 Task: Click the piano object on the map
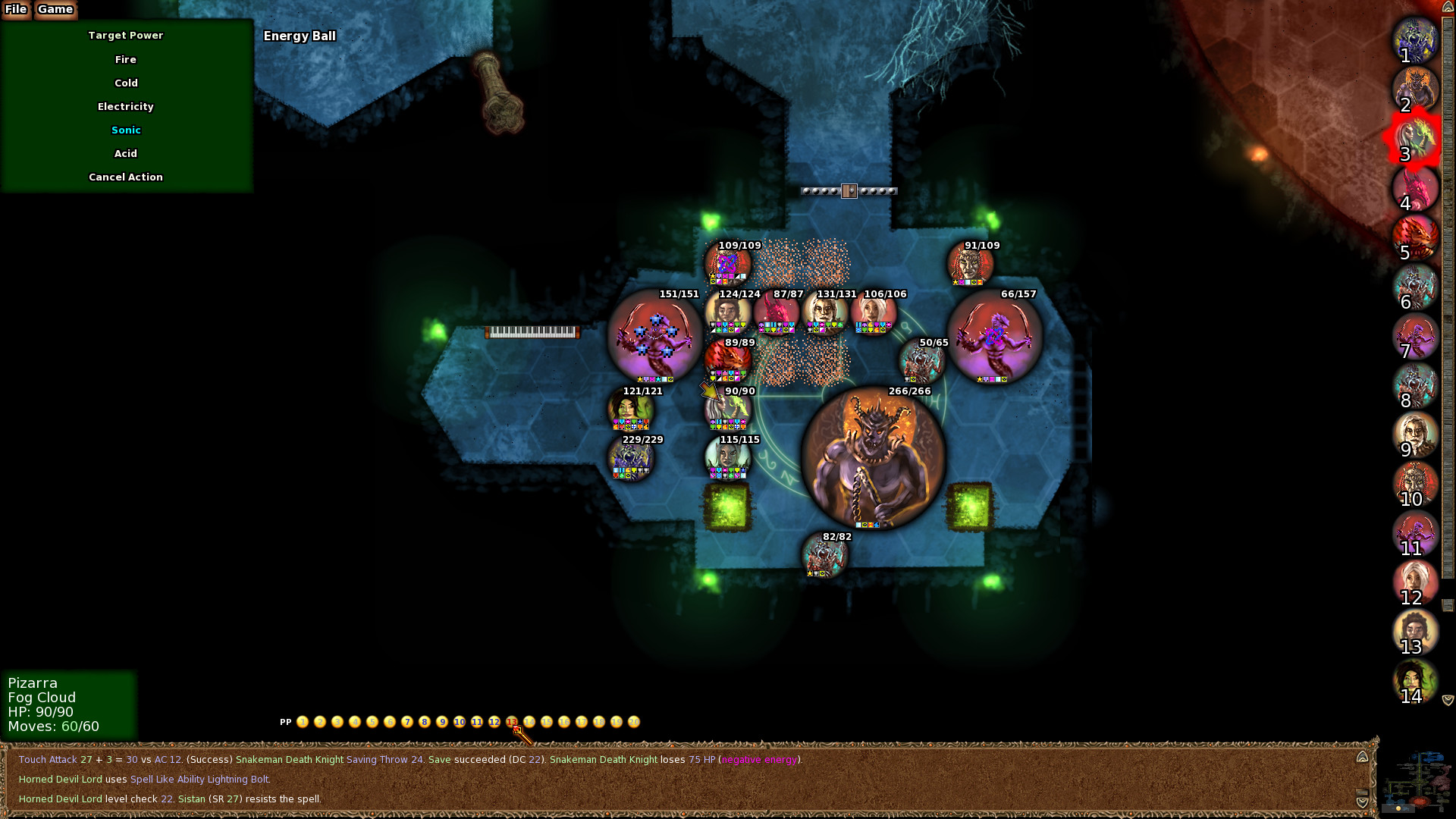tap(531, 331)
